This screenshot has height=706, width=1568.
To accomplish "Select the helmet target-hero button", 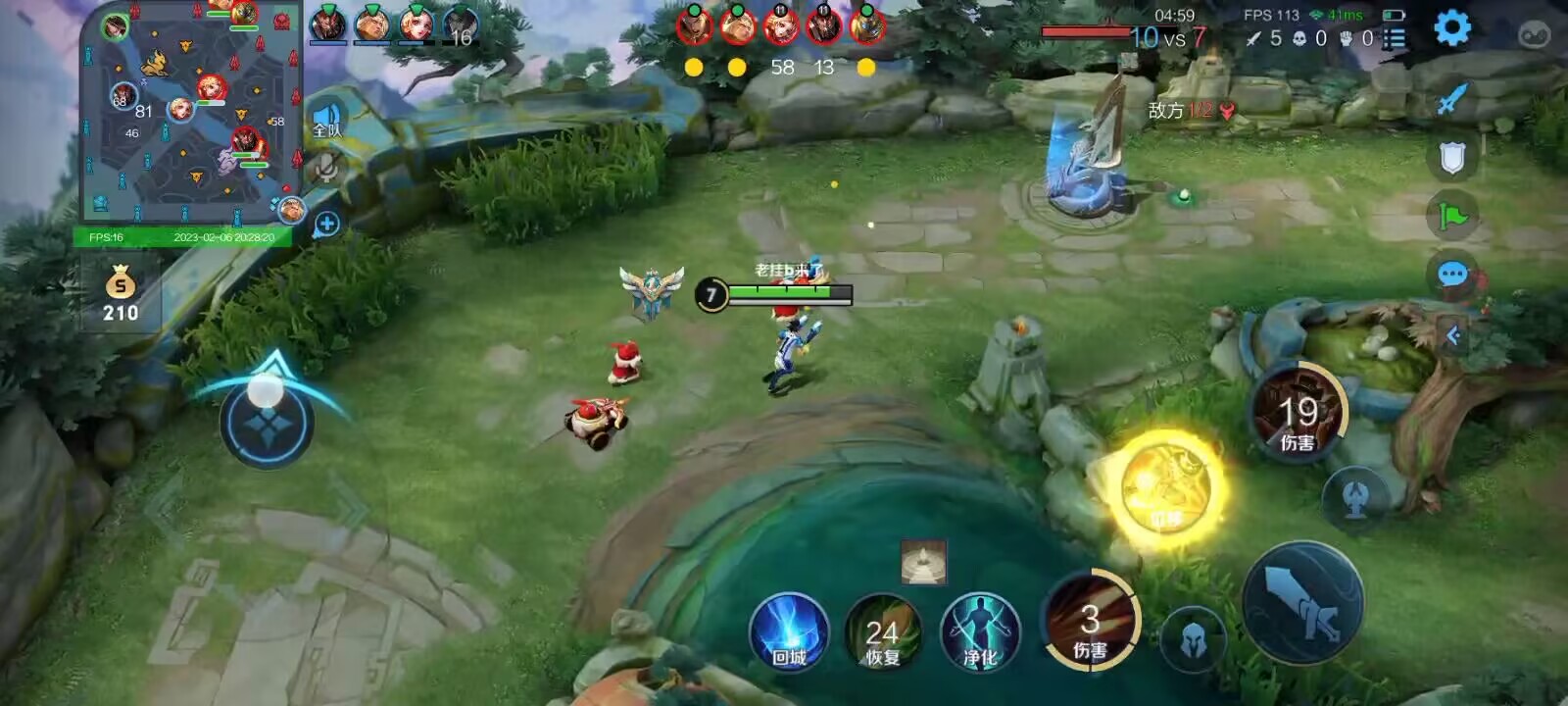I will [x=1193, y=640].
